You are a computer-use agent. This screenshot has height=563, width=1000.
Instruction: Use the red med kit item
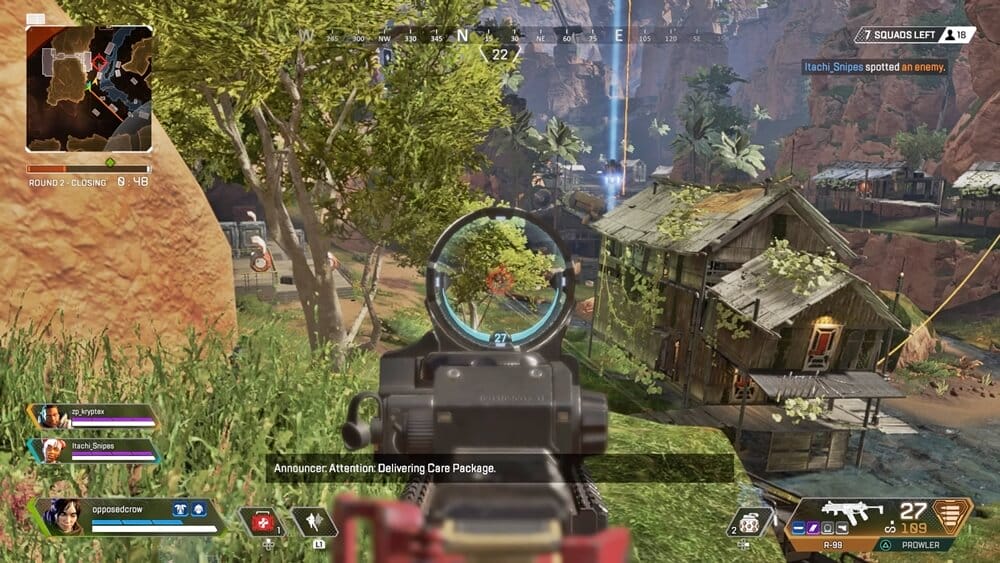coord(262,522)
